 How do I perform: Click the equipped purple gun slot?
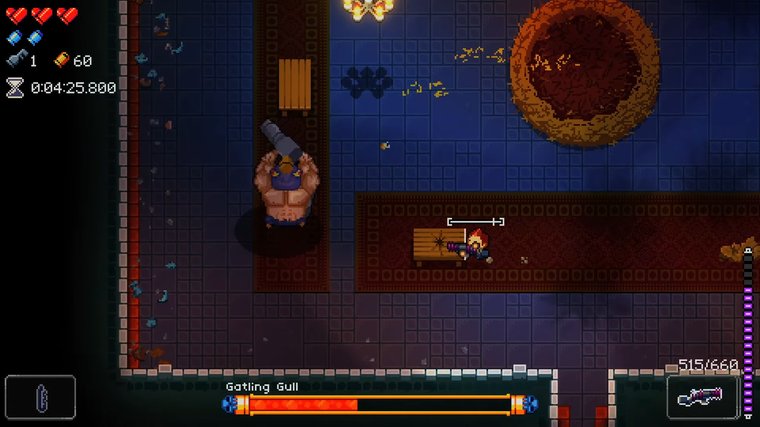pos(702,396)
